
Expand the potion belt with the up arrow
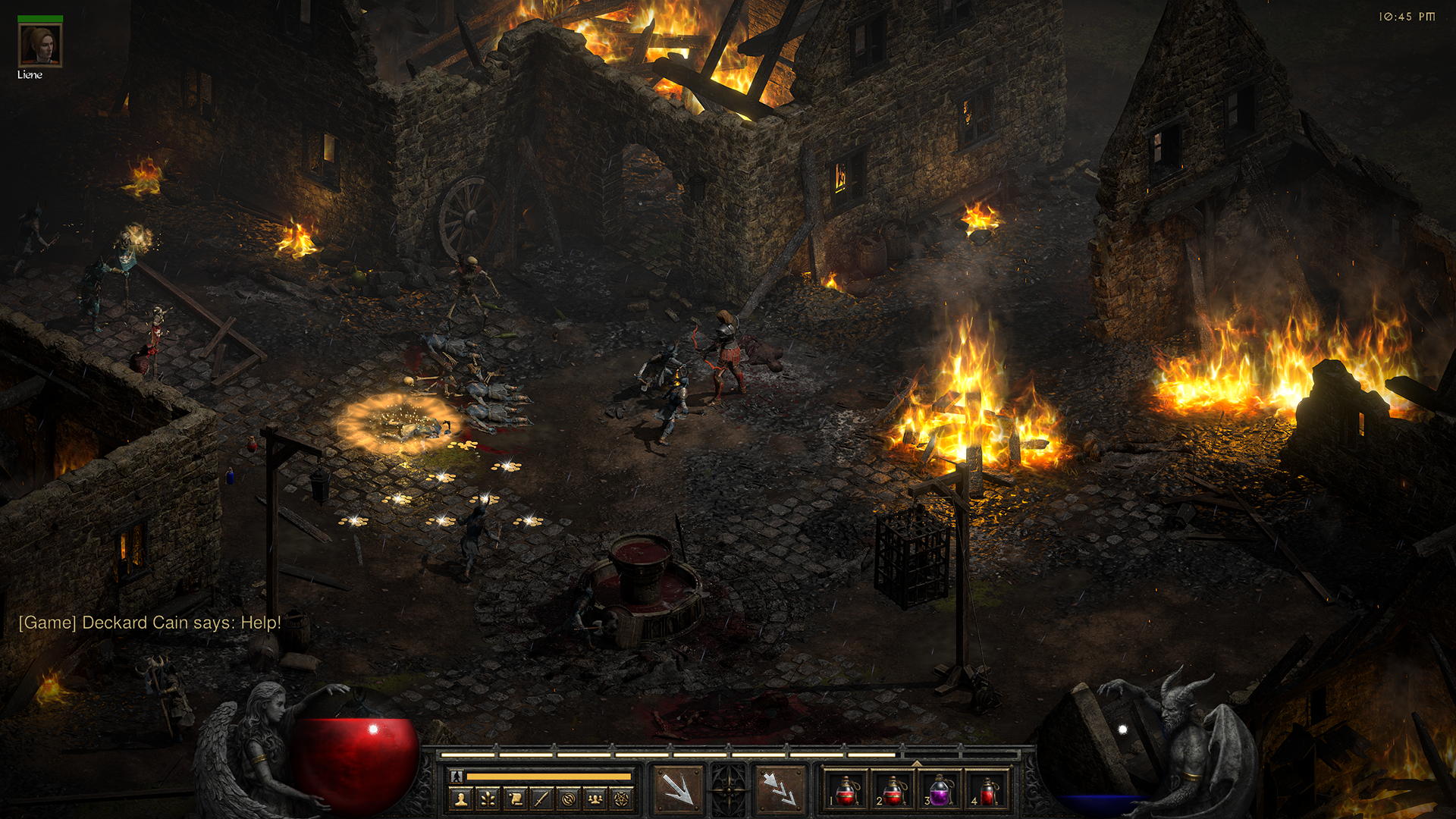point(916,763)
